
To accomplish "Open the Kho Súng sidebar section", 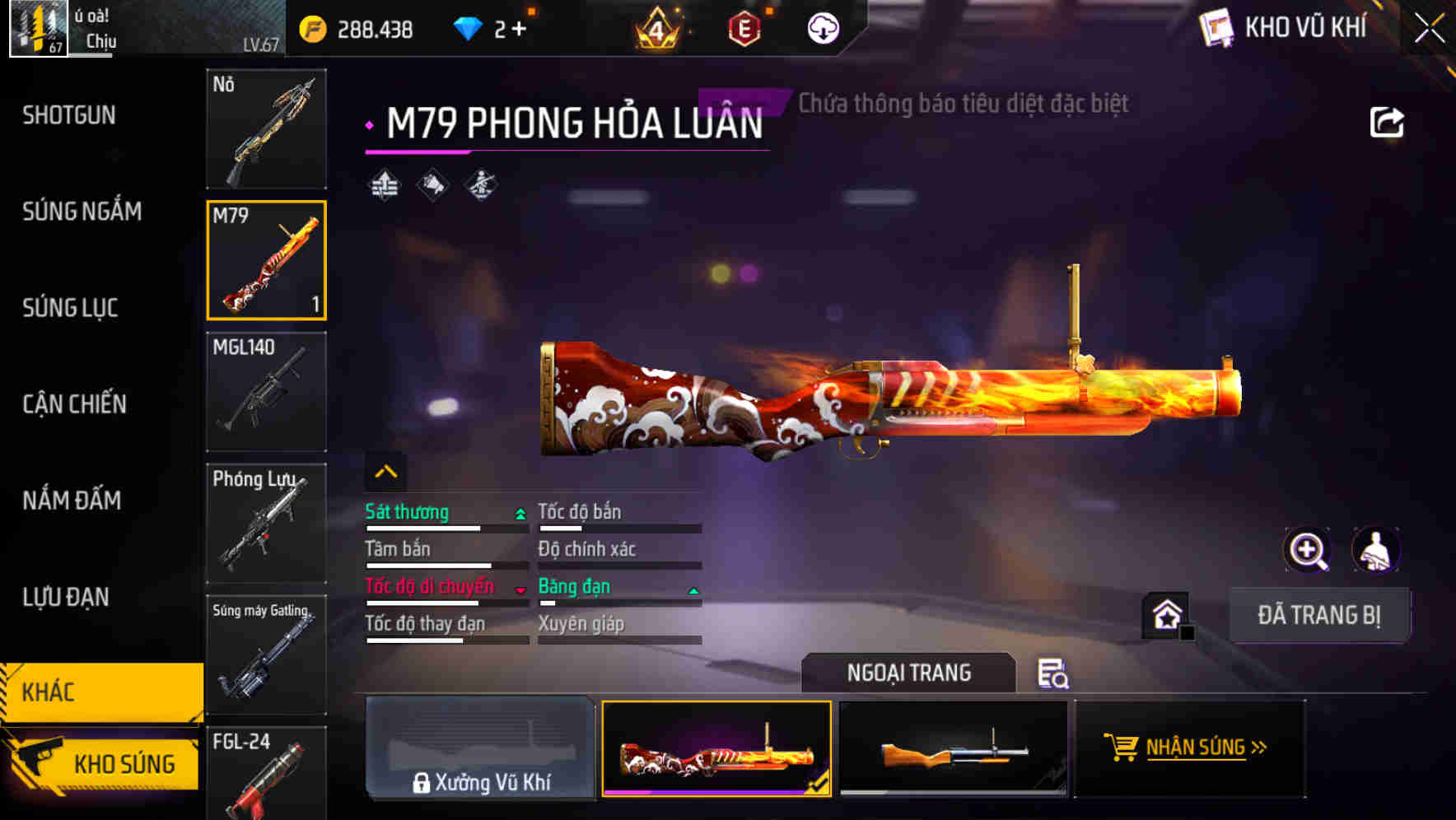I will [100, 764].
